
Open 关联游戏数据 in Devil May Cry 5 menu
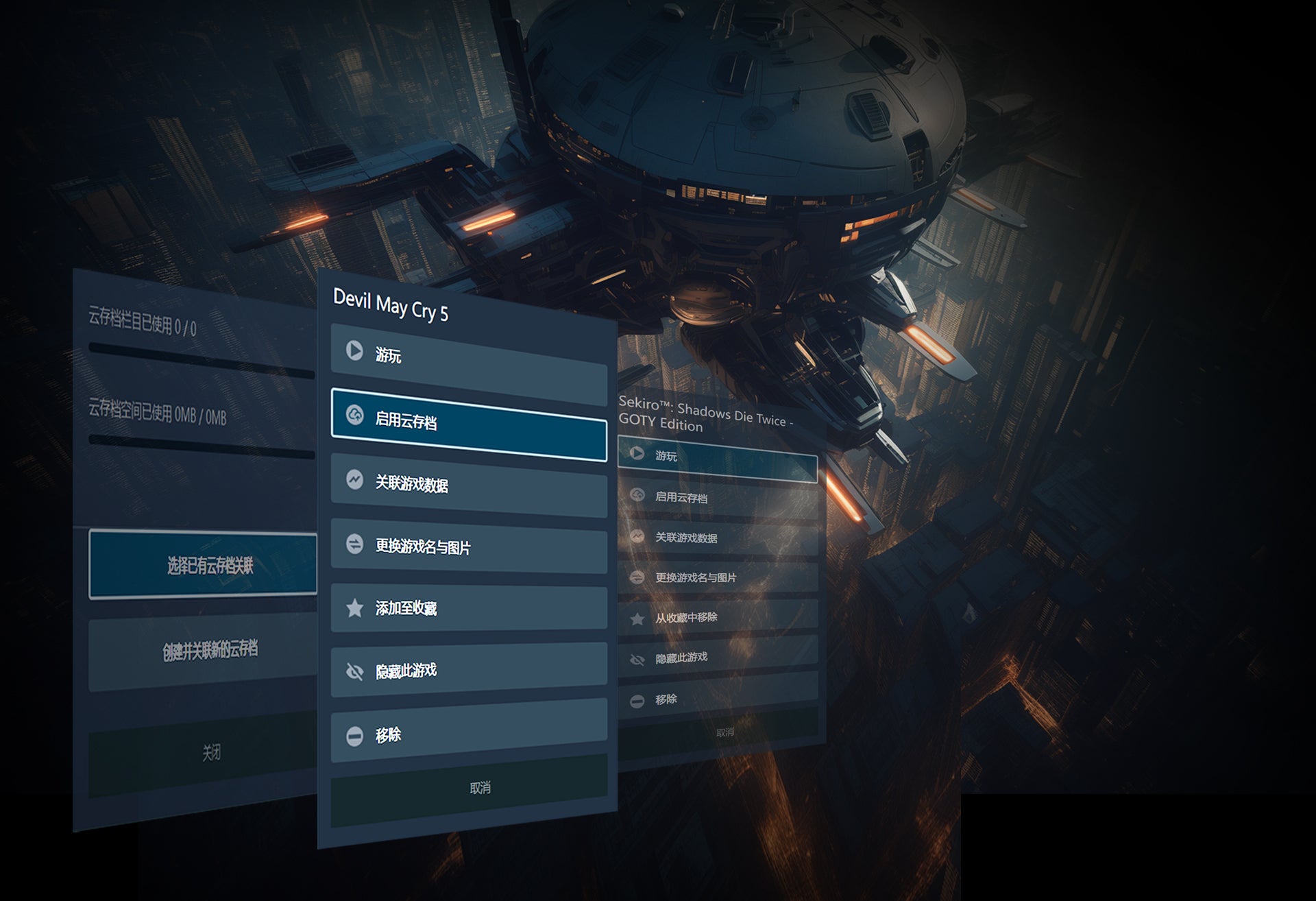(469, 484)
